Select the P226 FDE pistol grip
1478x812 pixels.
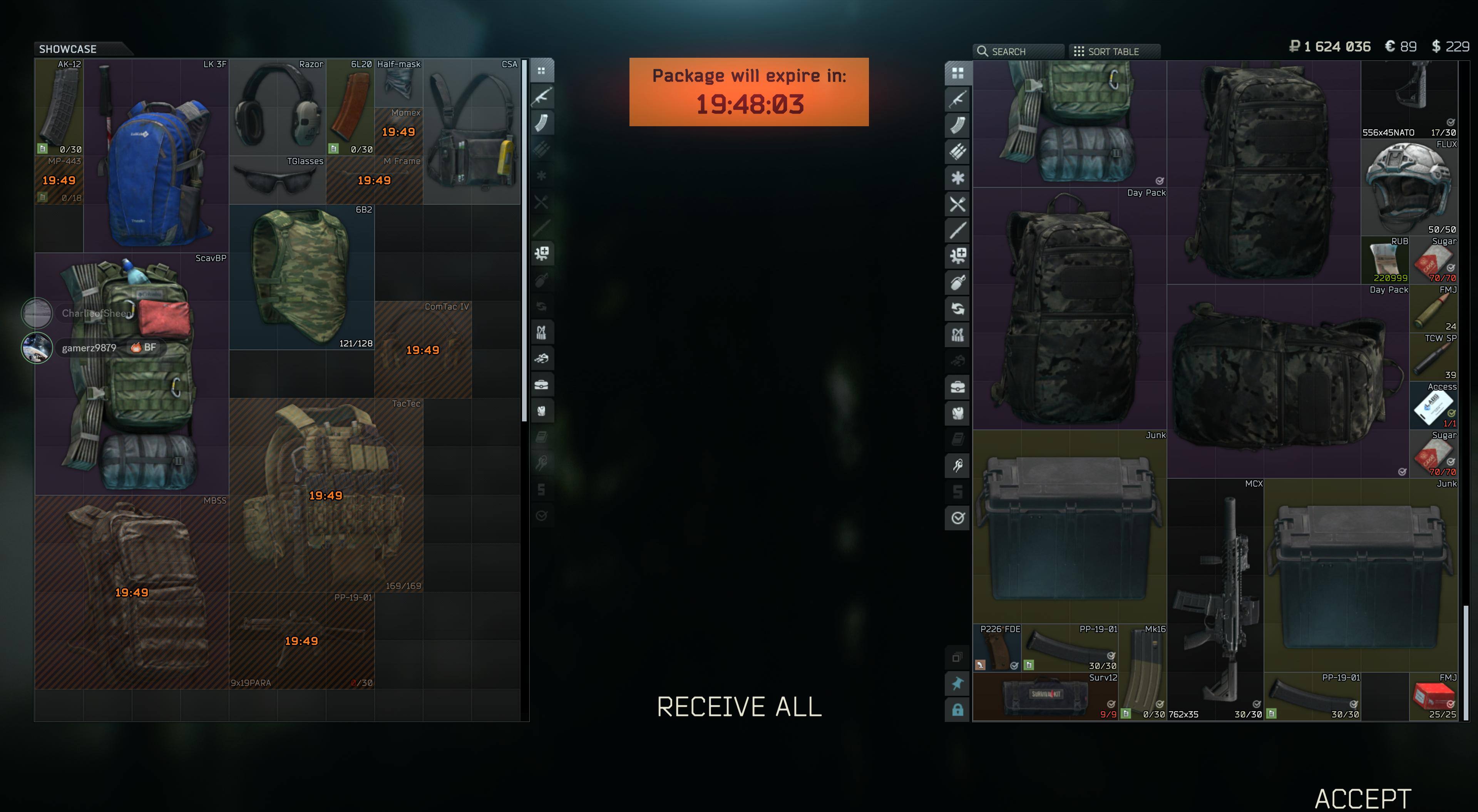[997, 648]
